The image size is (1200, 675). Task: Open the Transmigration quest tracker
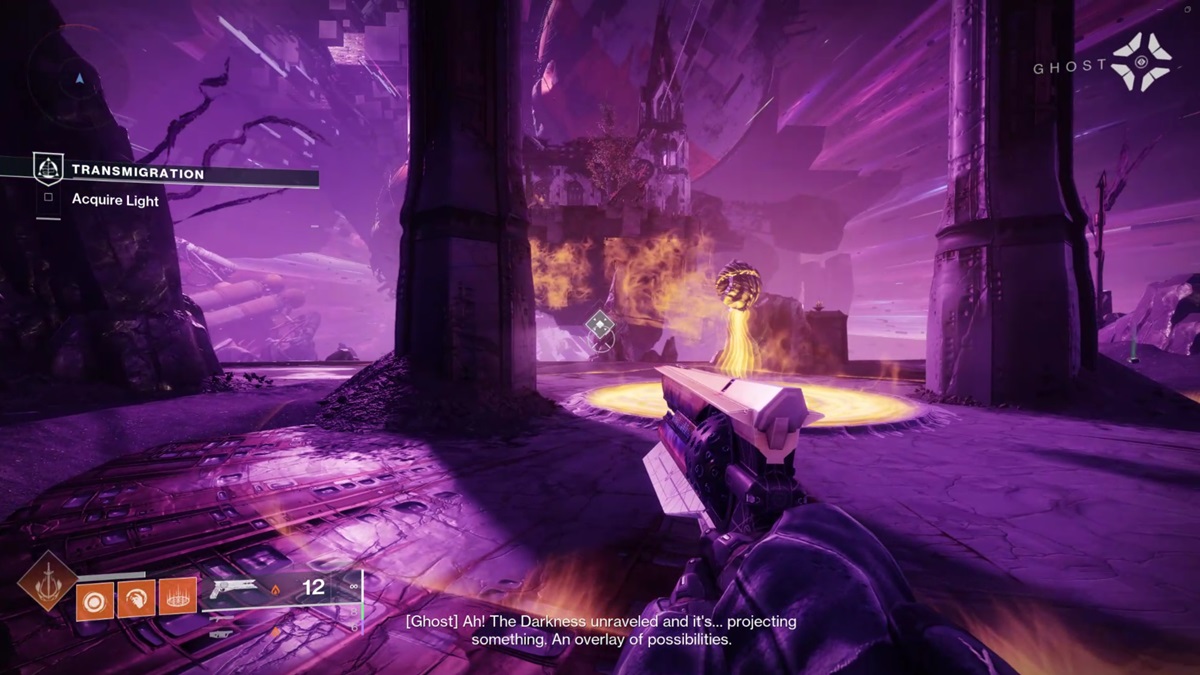pyautogui.click(x=137, y=173)
